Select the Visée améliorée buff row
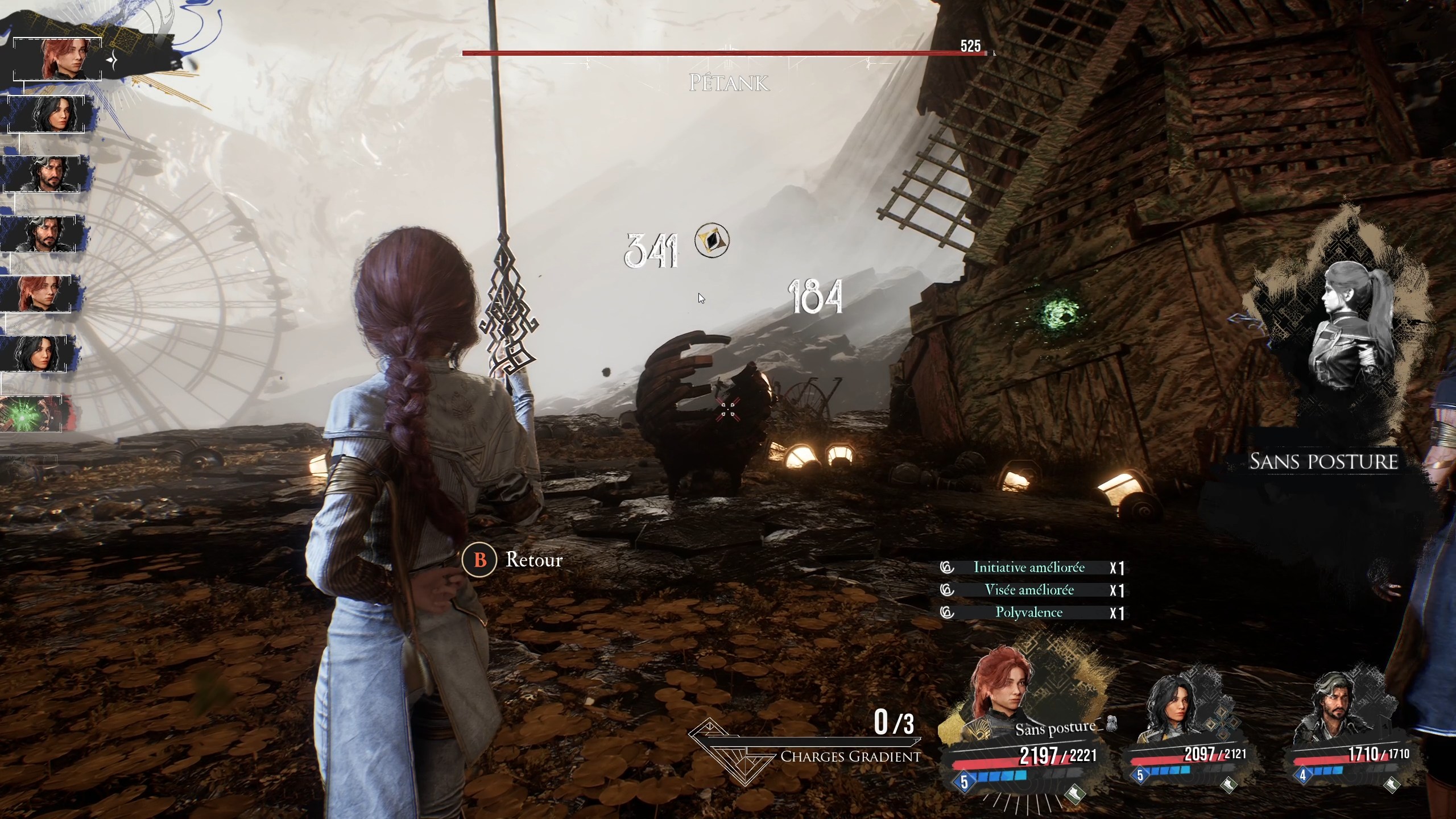The width and height of the screenshot is (1456, 819). (1028, 590)
